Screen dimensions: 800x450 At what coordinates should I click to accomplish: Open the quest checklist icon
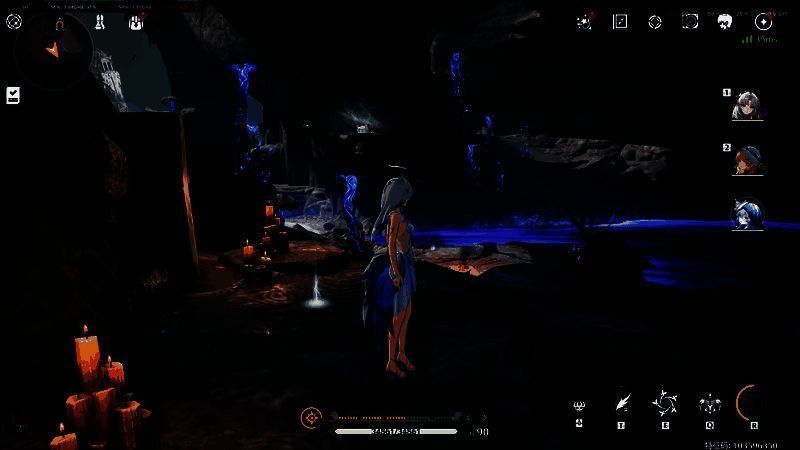(x=14, y=94)
